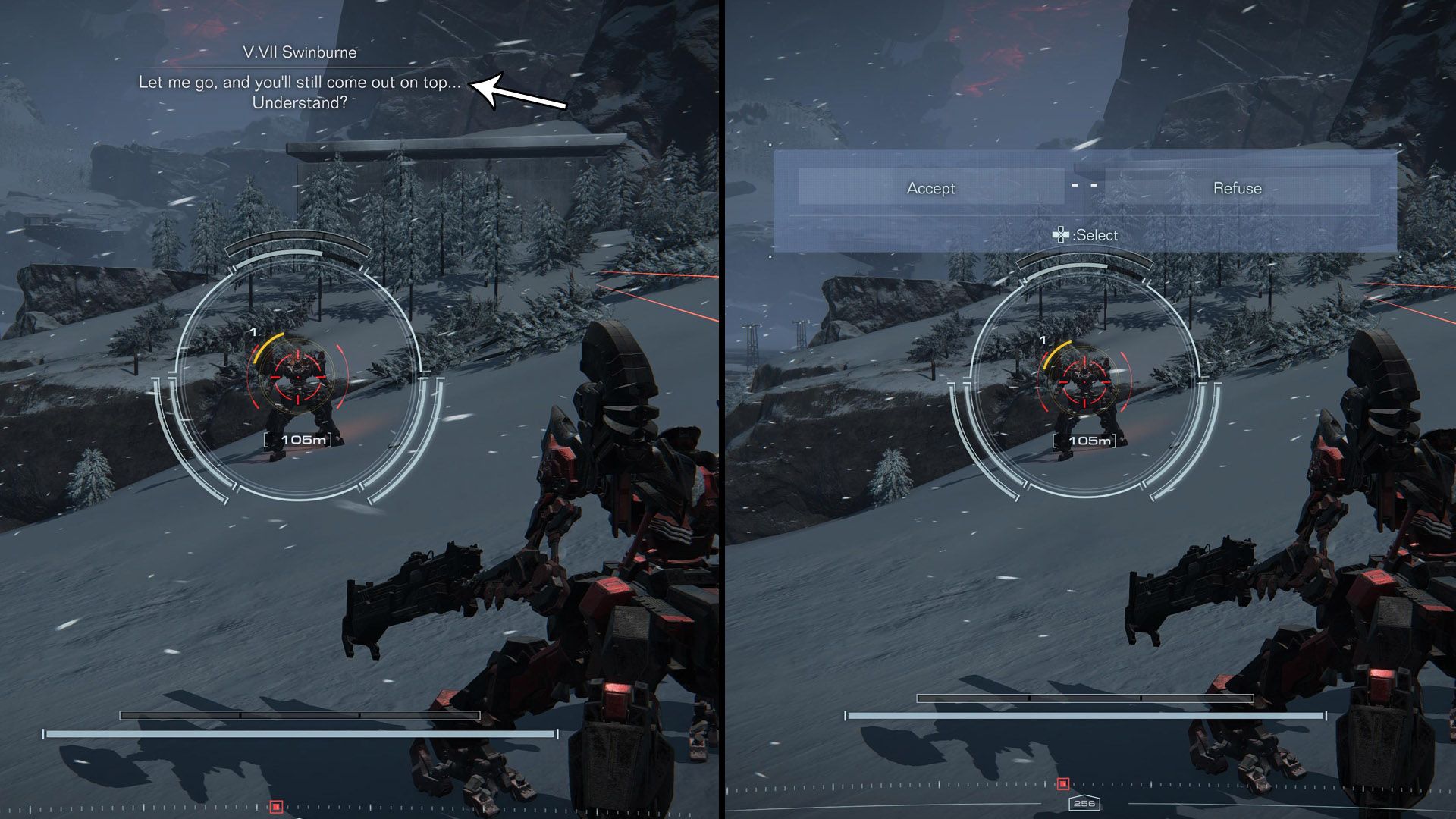The image size is (1456, 819).
Task: Select the lock-on count '1' indicator
Action: tap(252, 332)
